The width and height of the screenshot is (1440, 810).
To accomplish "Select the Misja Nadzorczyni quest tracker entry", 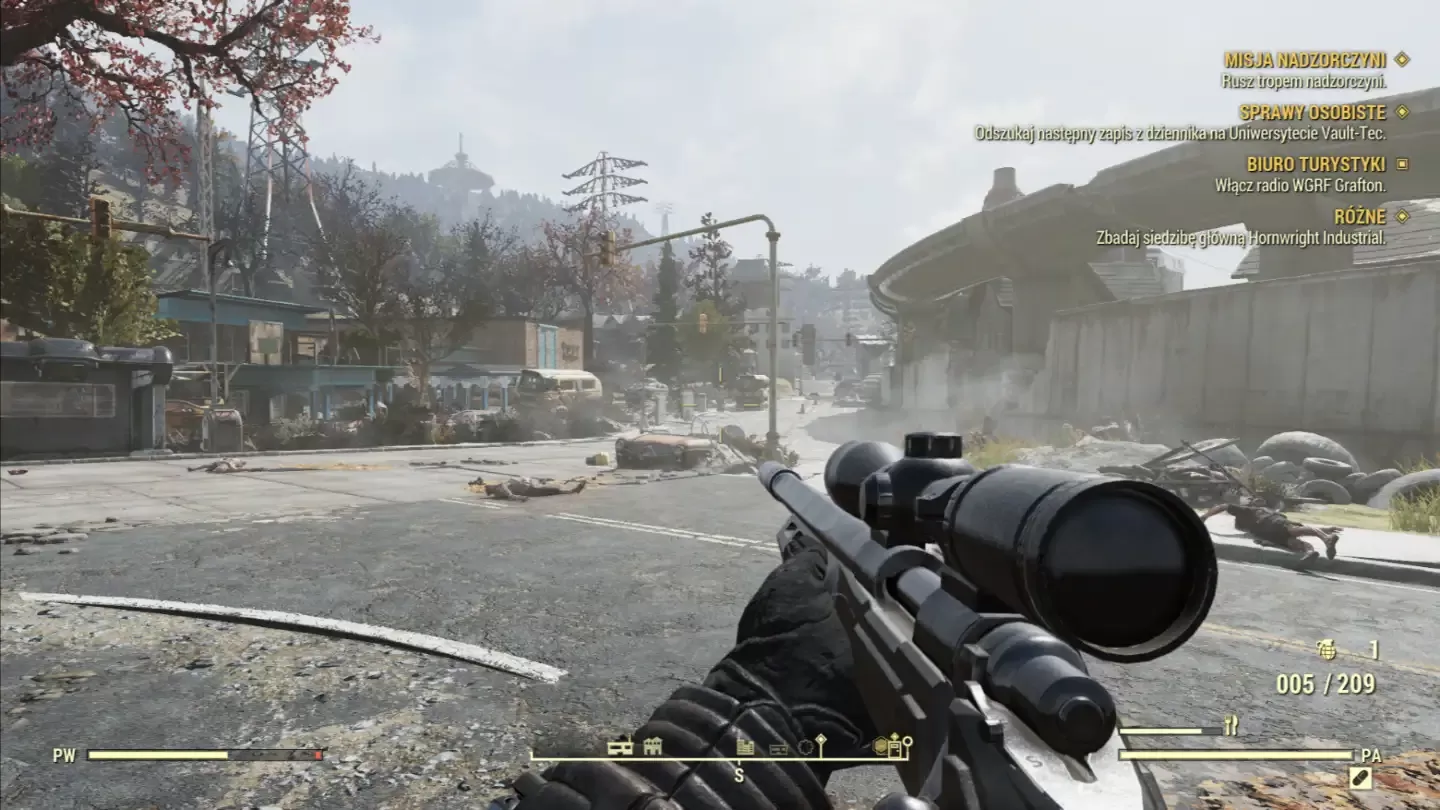I will [1305, 60].
